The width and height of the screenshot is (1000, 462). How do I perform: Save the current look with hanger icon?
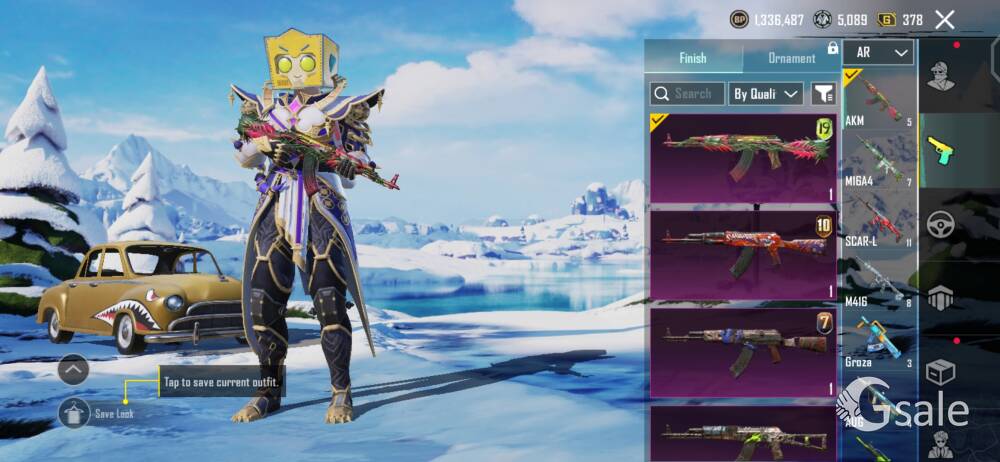pyautogui.click(x=74, y=412)
